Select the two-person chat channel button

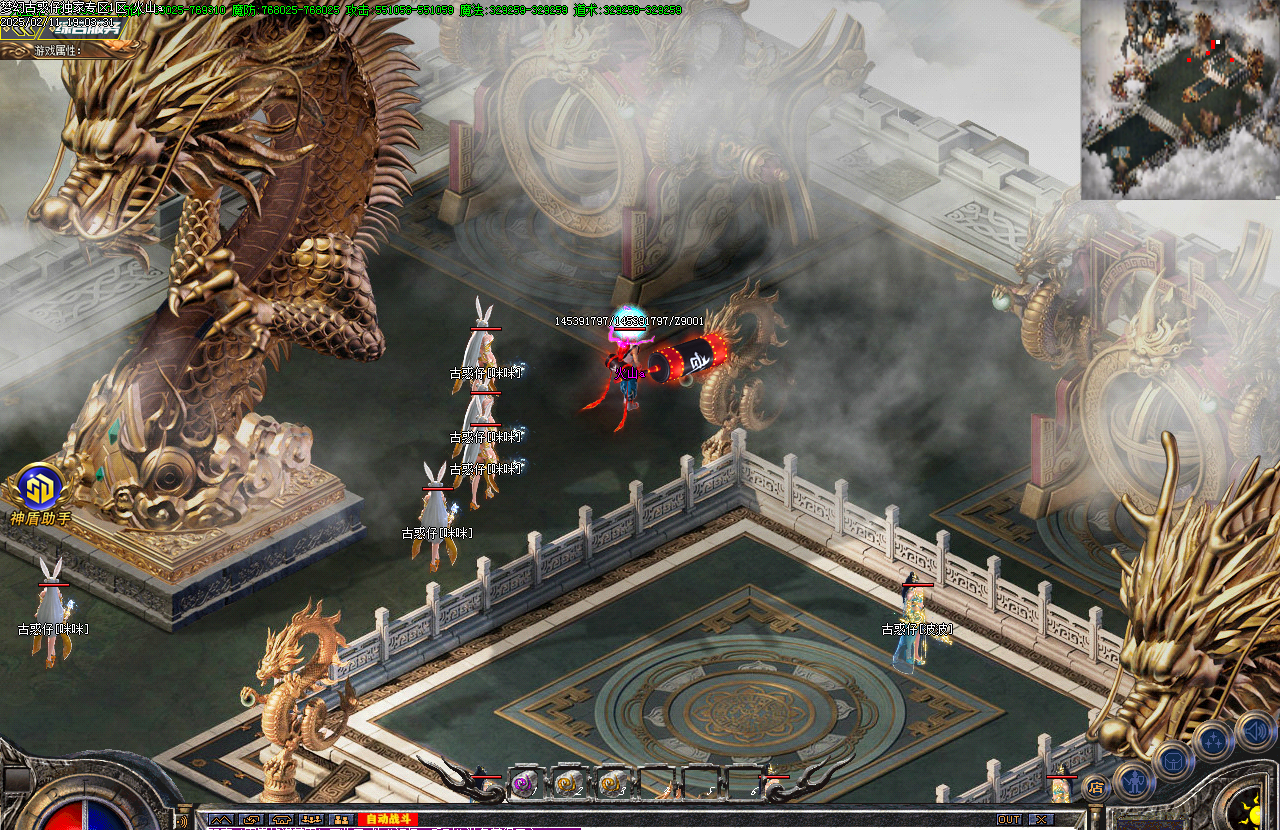pos(341,820)
